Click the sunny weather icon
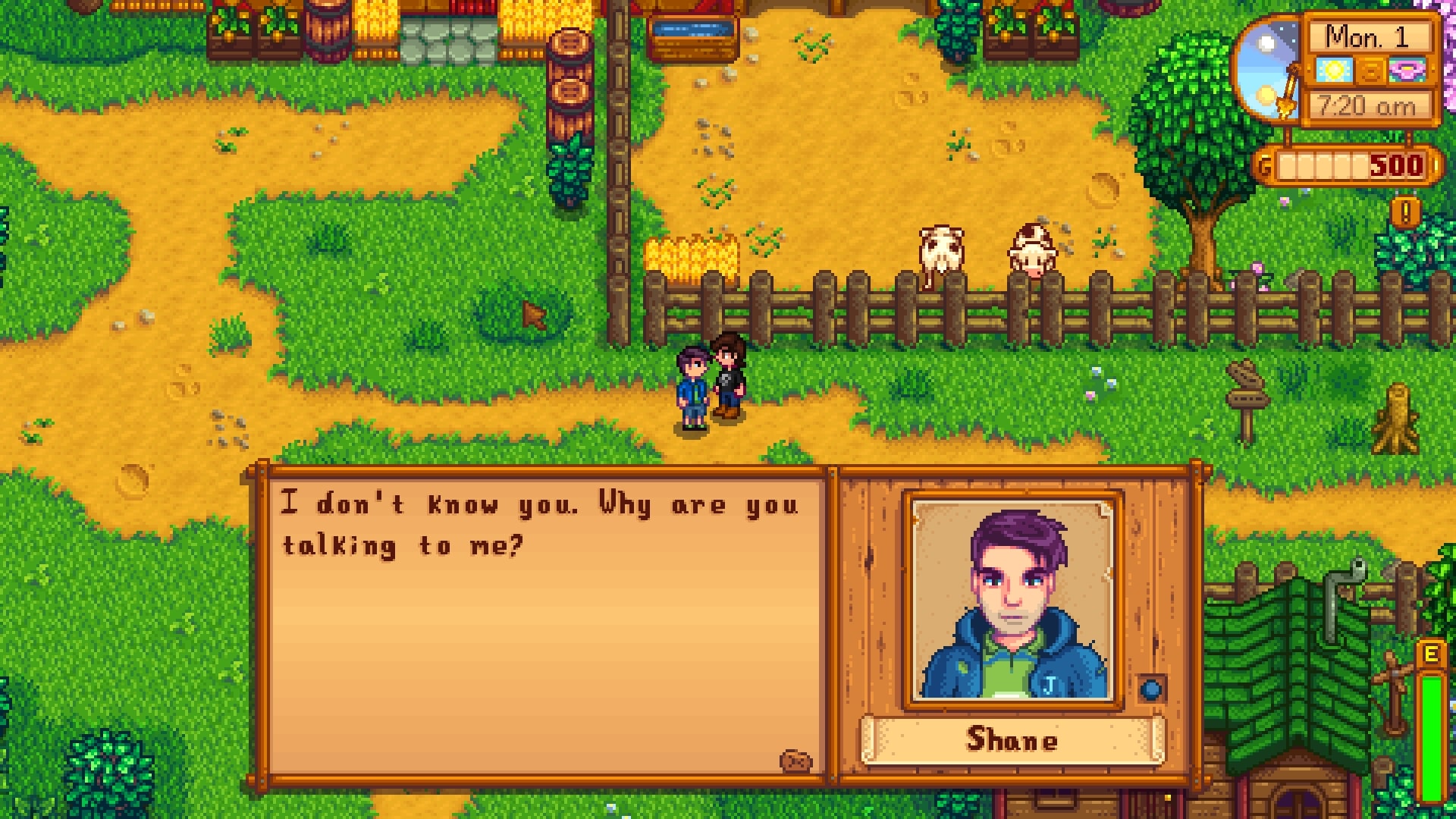The height and width of the screenshot is (819, 1456). click(x=1334, y=71)
